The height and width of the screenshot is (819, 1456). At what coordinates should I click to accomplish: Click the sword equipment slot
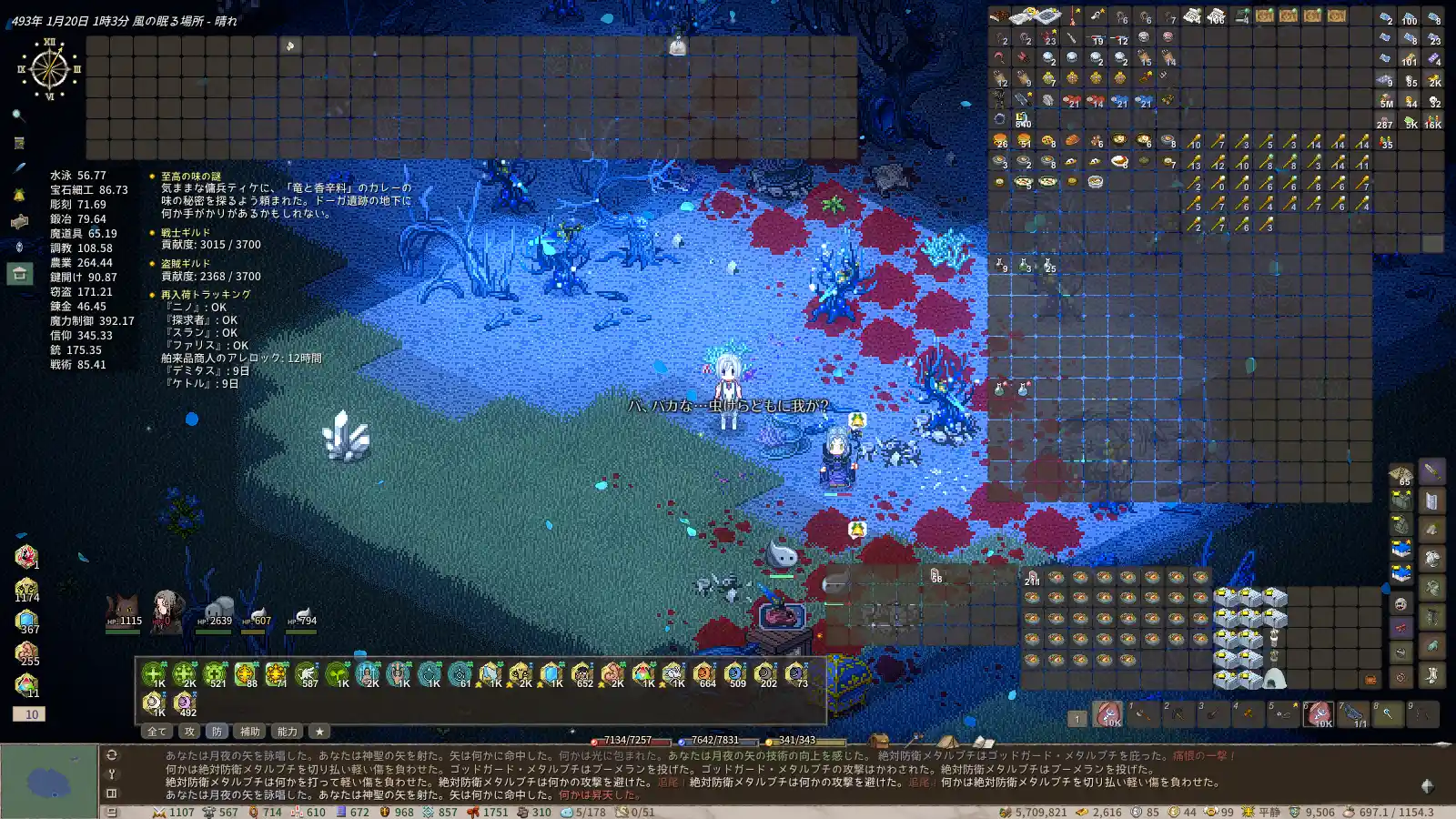coord(1432,471)
